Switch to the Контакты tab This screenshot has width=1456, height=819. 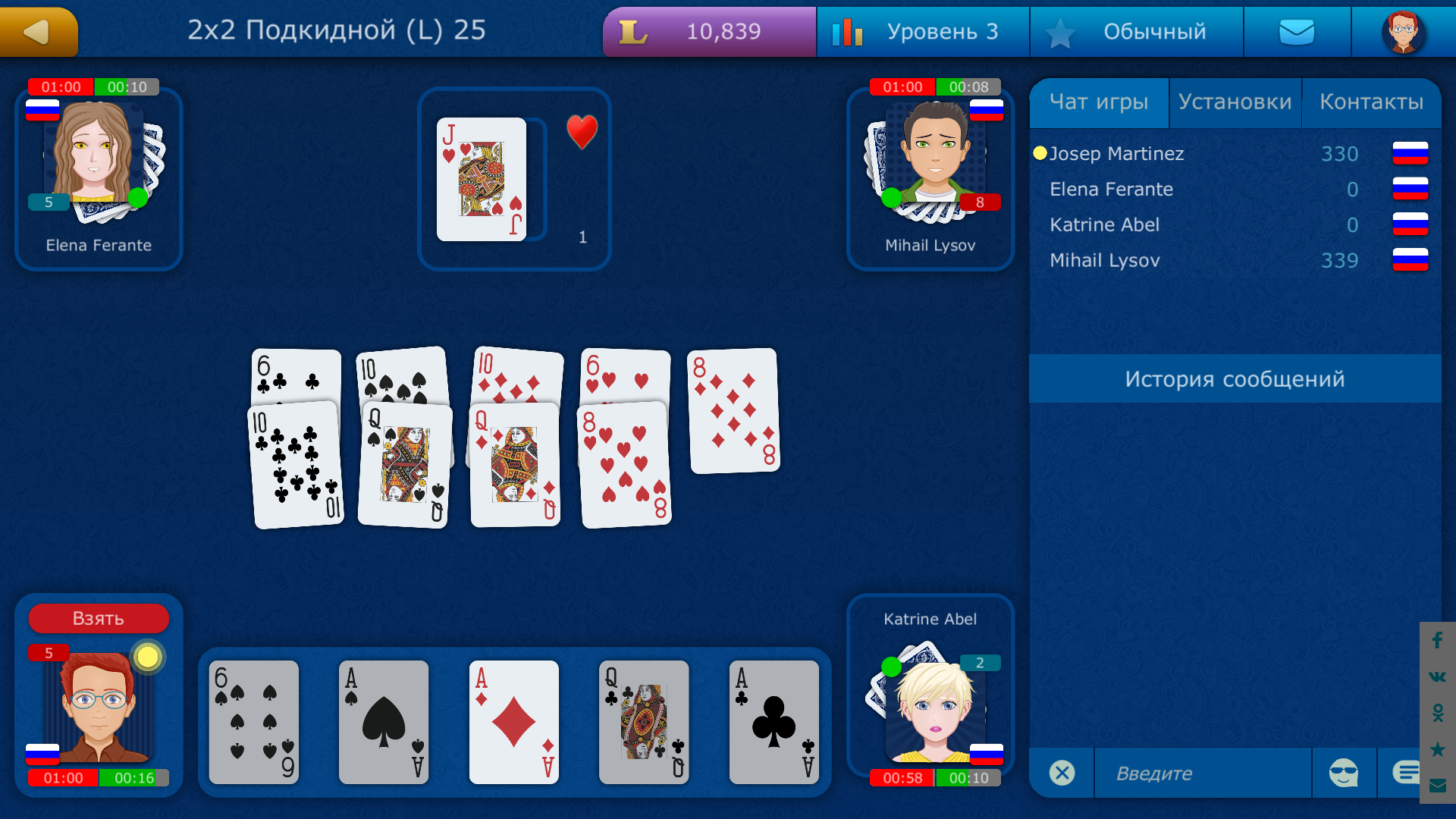[x=1373, y=101]
